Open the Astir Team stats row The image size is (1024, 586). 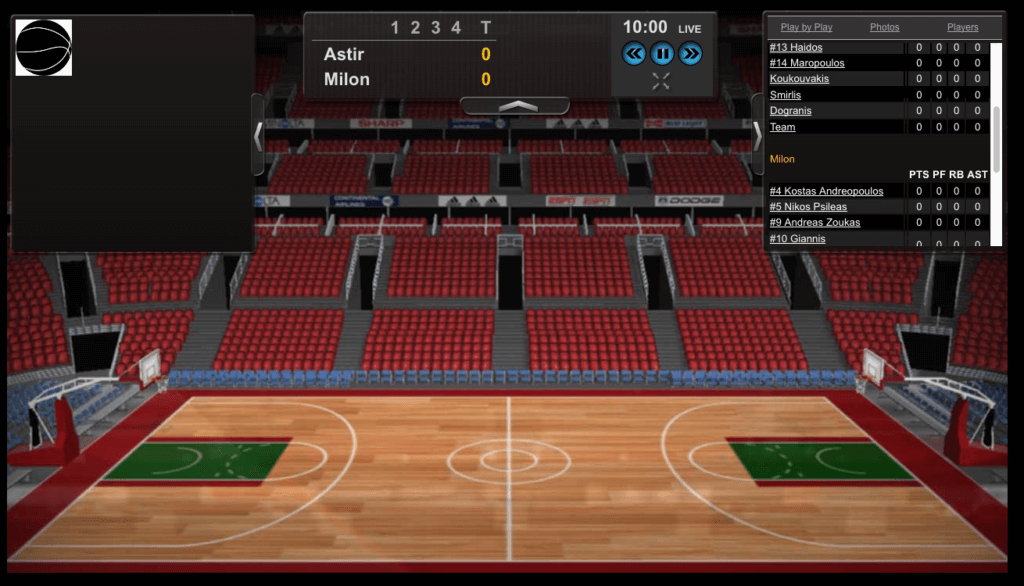tap(783, 127)
